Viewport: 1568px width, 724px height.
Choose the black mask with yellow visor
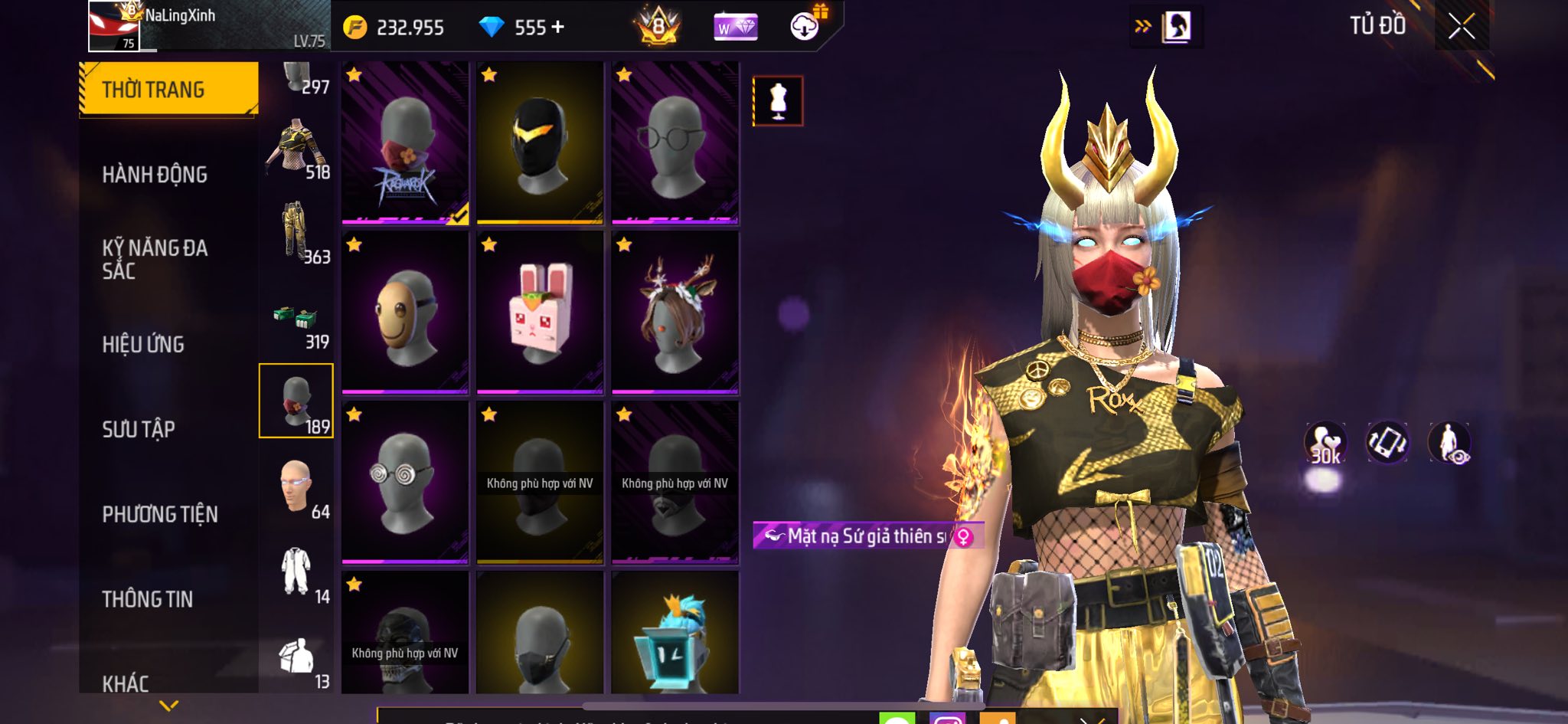(x=540, y=143)
